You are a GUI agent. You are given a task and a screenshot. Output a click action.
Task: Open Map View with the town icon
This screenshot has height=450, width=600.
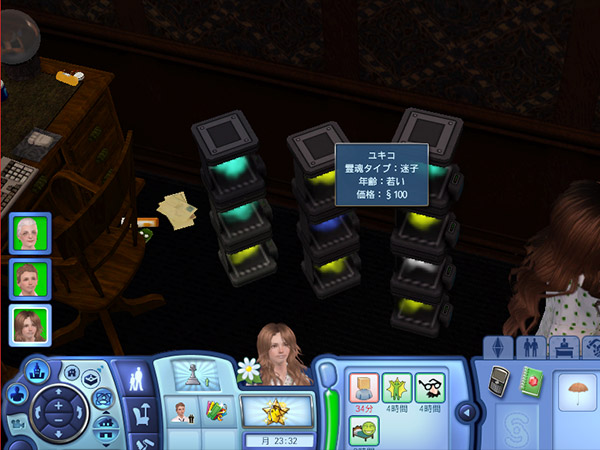[x=36, y=370]
